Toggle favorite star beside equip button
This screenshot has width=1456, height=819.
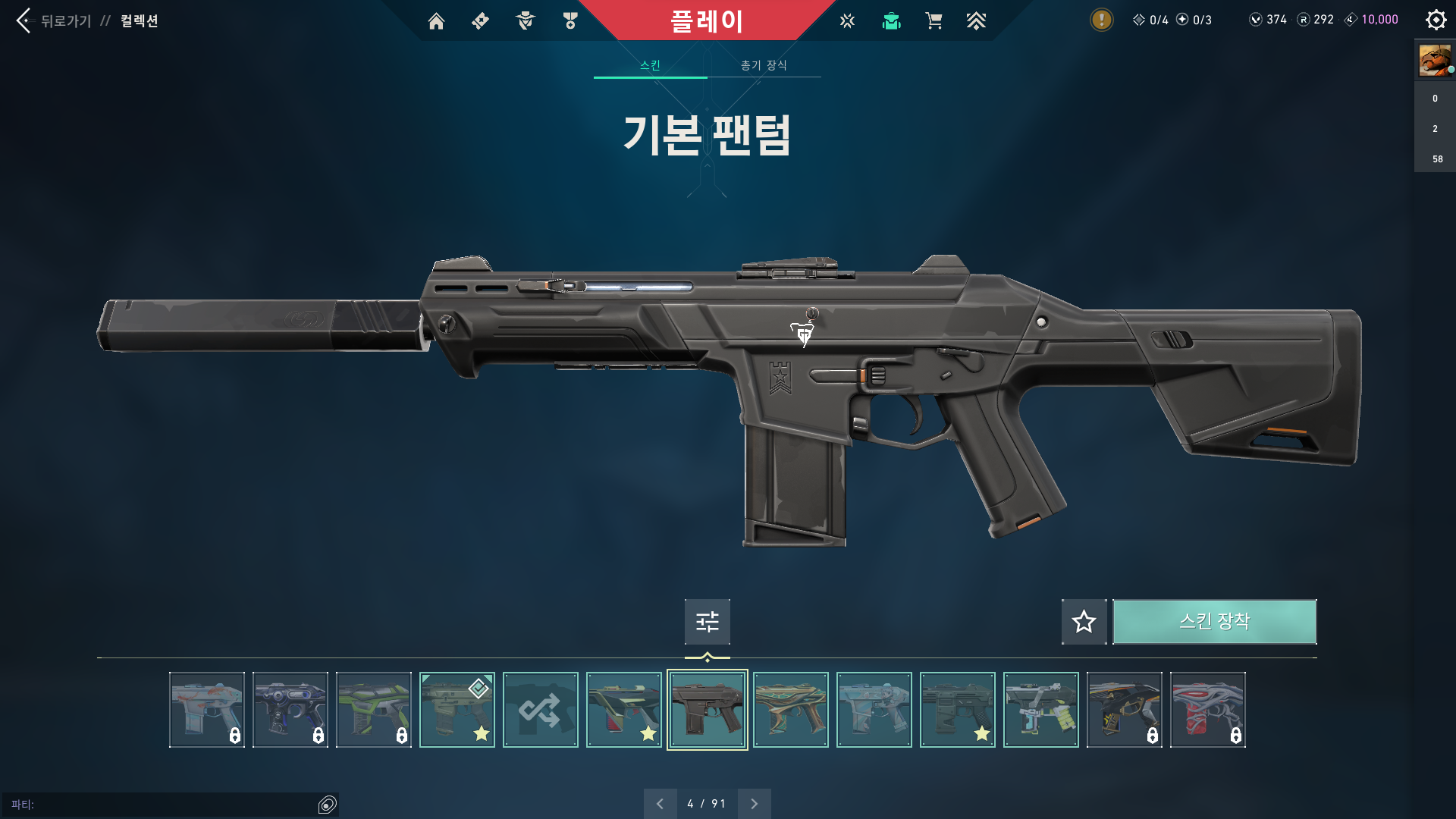1084,622
